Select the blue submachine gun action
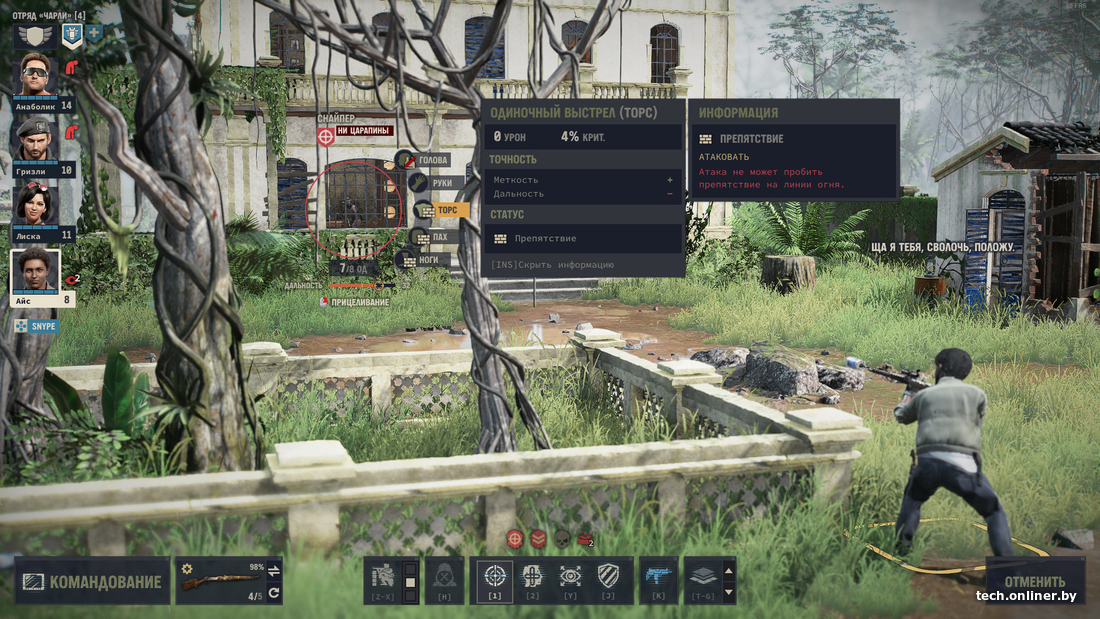This screenshot has height=619, width=1100. 658,576
